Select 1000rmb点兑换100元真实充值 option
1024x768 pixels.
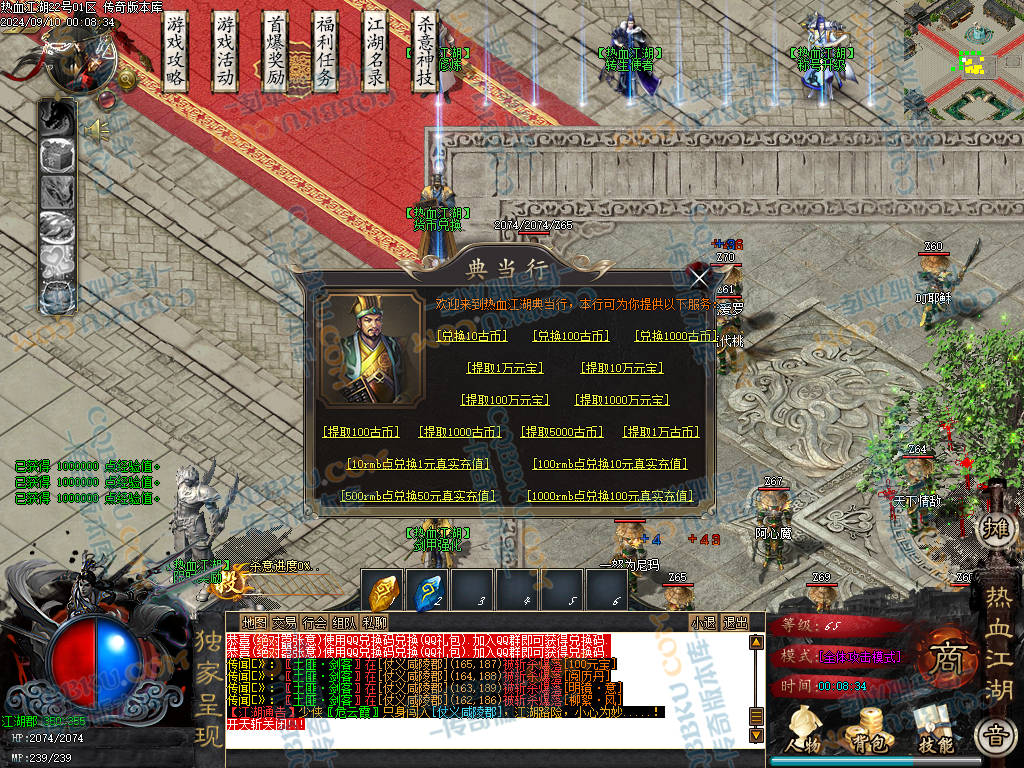pos(609,496)
